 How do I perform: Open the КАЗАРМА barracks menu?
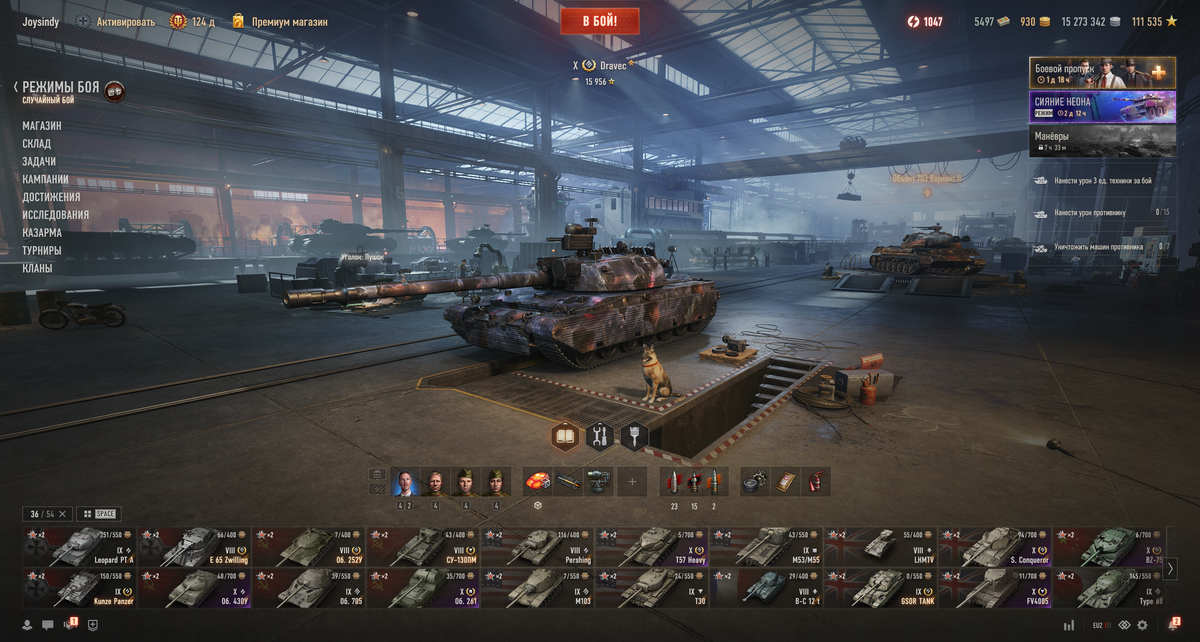(x=42, y=233)
